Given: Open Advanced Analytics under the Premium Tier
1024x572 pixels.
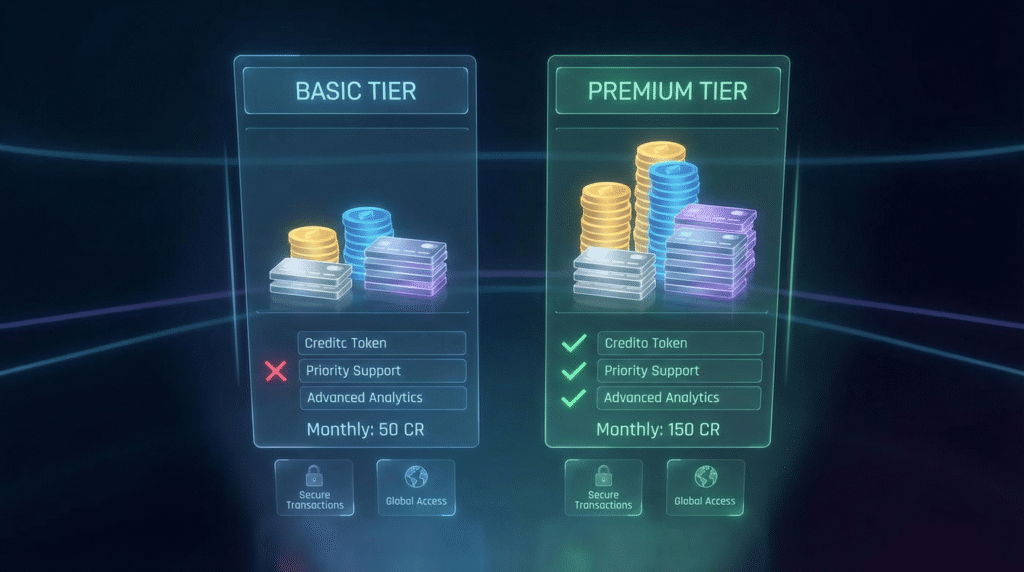Looking at the screenshot, I should point(680,398).
